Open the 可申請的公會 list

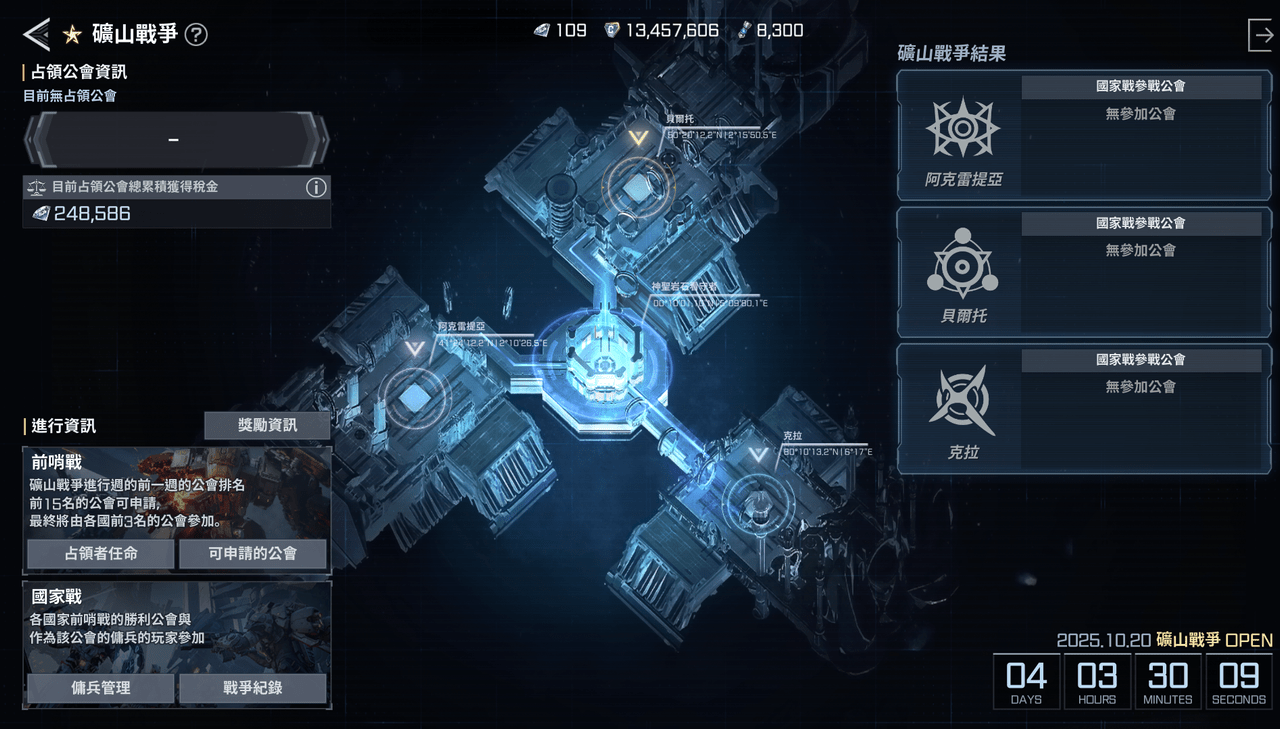(x=252, y=554)
